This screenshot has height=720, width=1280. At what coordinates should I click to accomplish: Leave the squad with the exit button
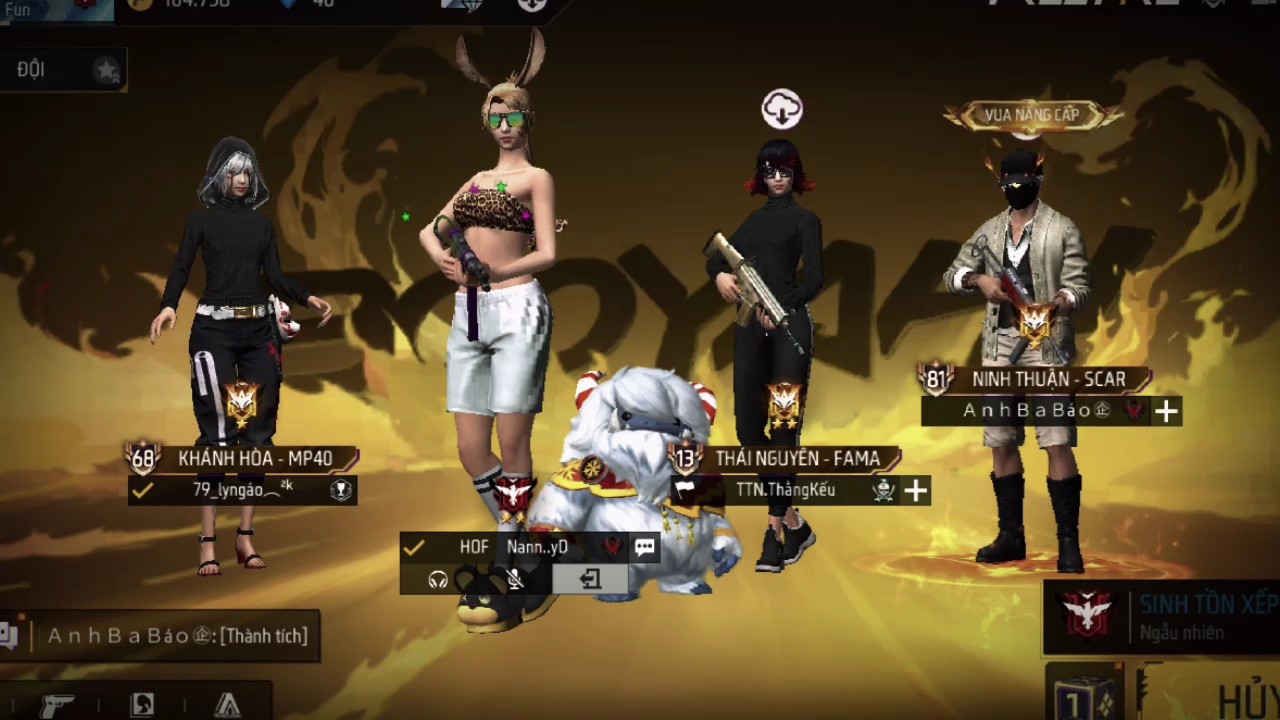[x=590, y=579]
